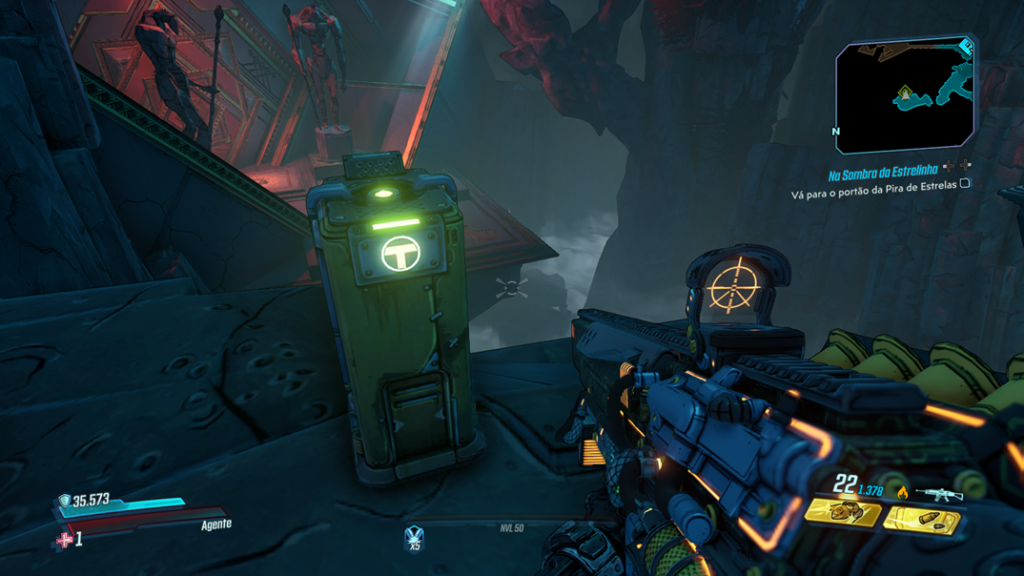The width and height of the screenshot is (1024, 576).
Task: Click the red health cross icon
Action: (66, 540)
